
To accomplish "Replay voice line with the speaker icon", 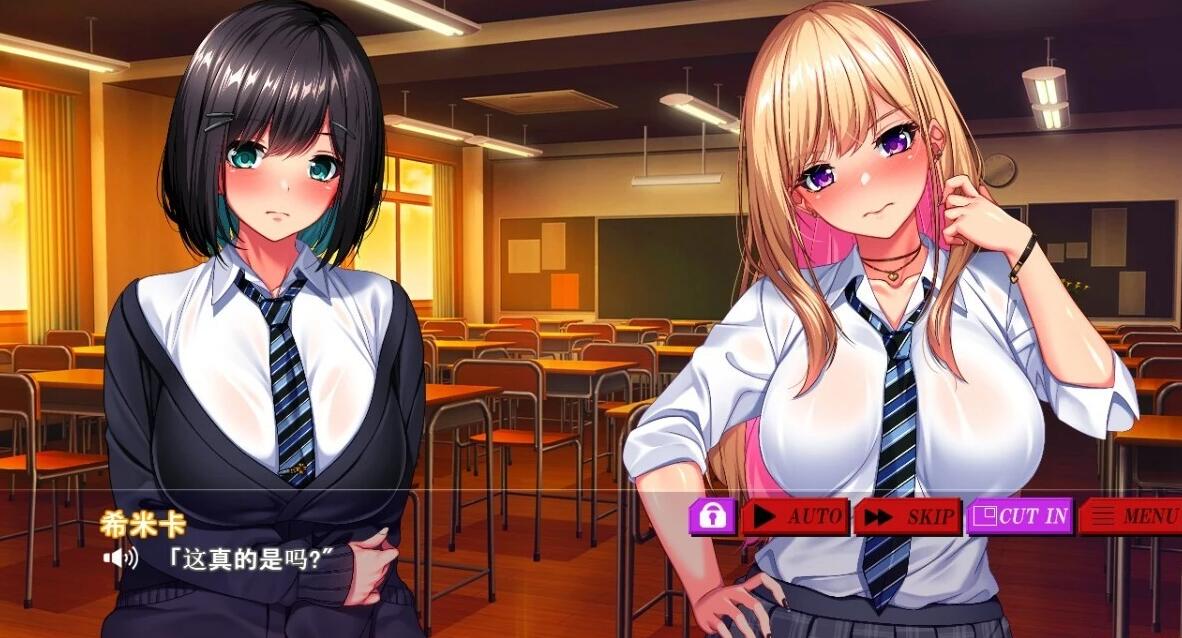I will click(x=119, y=556).
